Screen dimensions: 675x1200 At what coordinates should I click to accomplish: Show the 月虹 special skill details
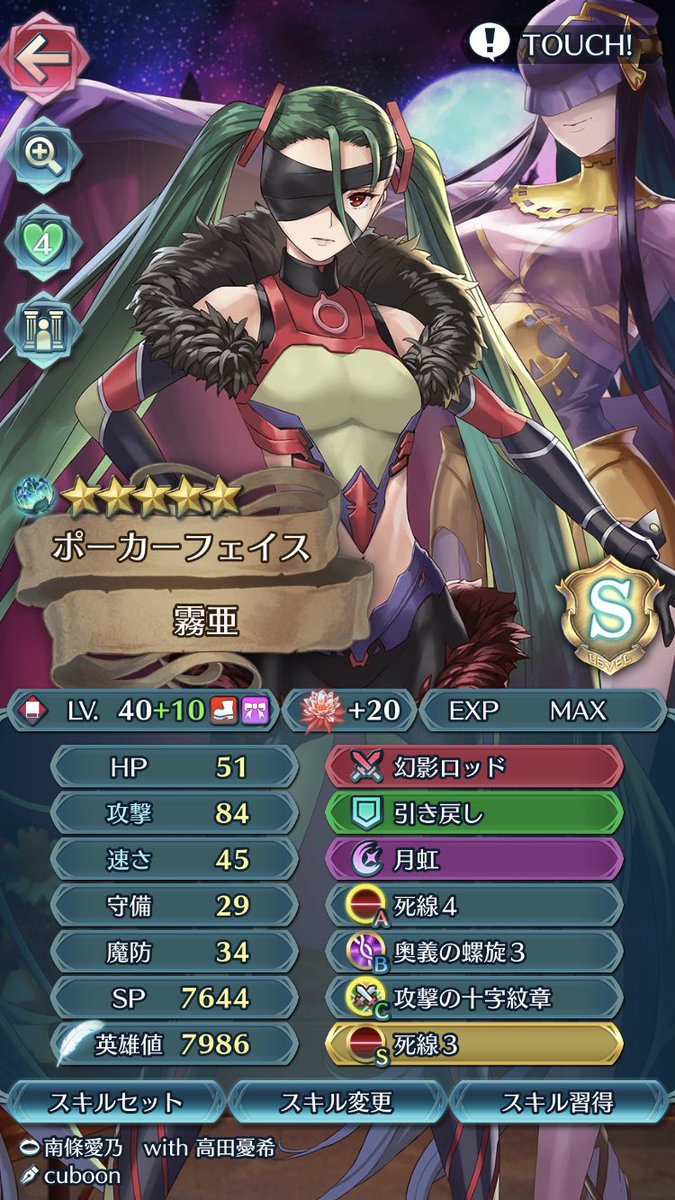(475, 859)
